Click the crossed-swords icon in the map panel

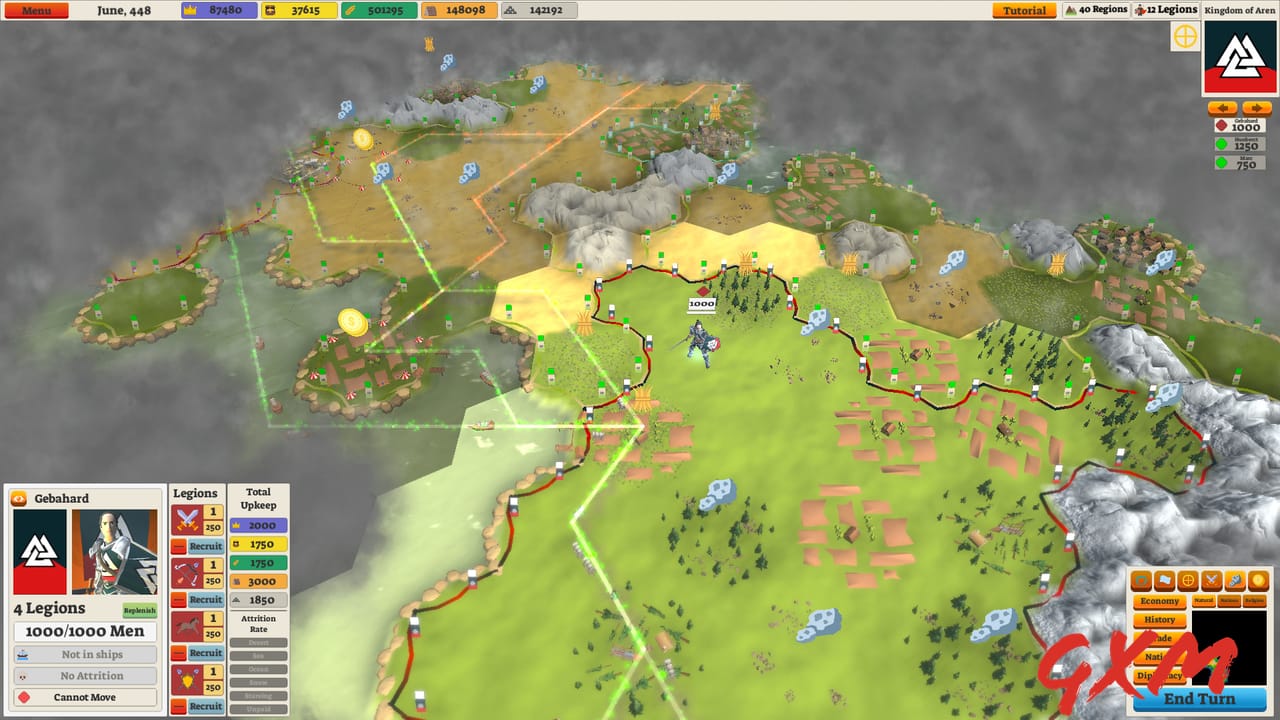tap(1212, 579)
